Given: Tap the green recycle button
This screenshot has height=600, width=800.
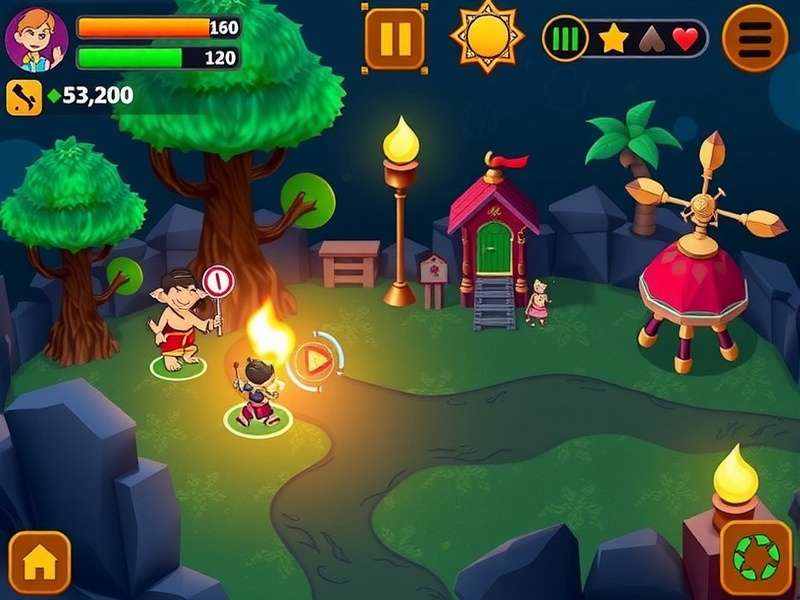Looking at the screenshot, I should pos(755,556).
